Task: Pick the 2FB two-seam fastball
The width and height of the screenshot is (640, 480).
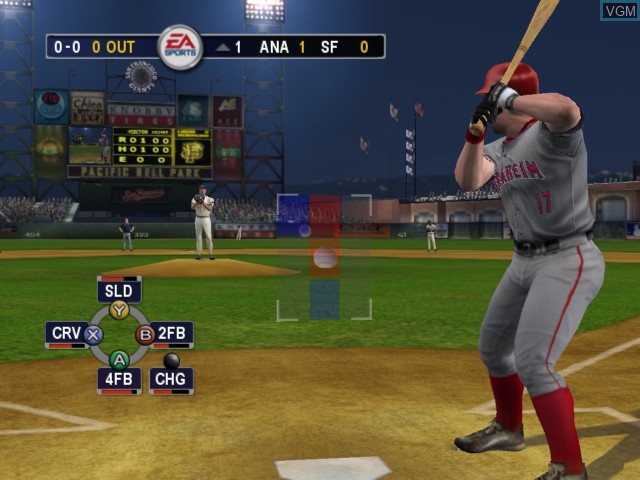Action: point(172,334)
